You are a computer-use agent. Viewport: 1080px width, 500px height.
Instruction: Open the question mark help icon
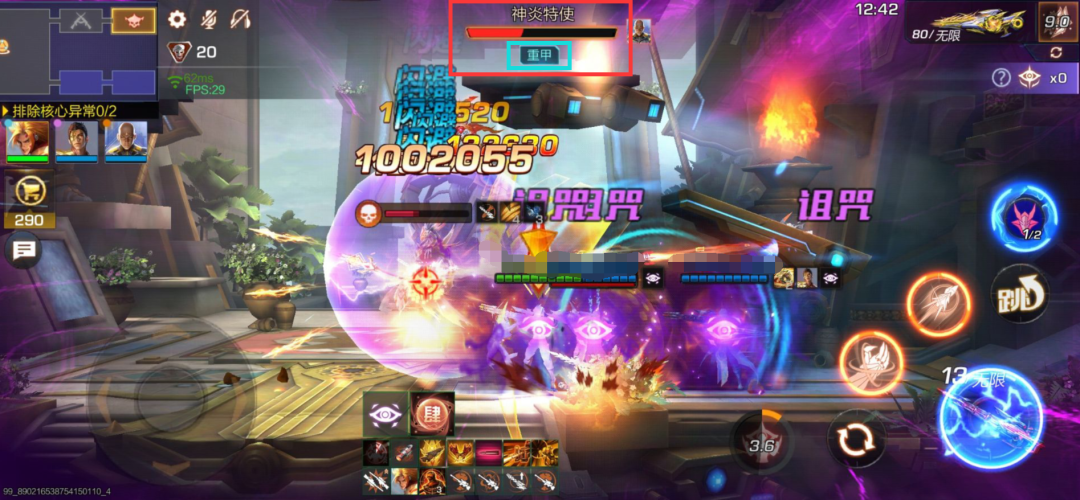1001,77
